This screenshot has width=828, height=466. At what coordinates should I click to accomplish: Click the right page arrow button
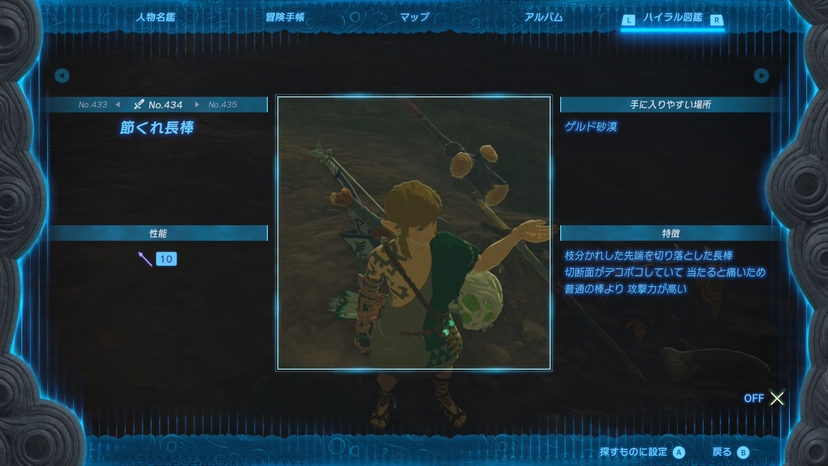761,75
